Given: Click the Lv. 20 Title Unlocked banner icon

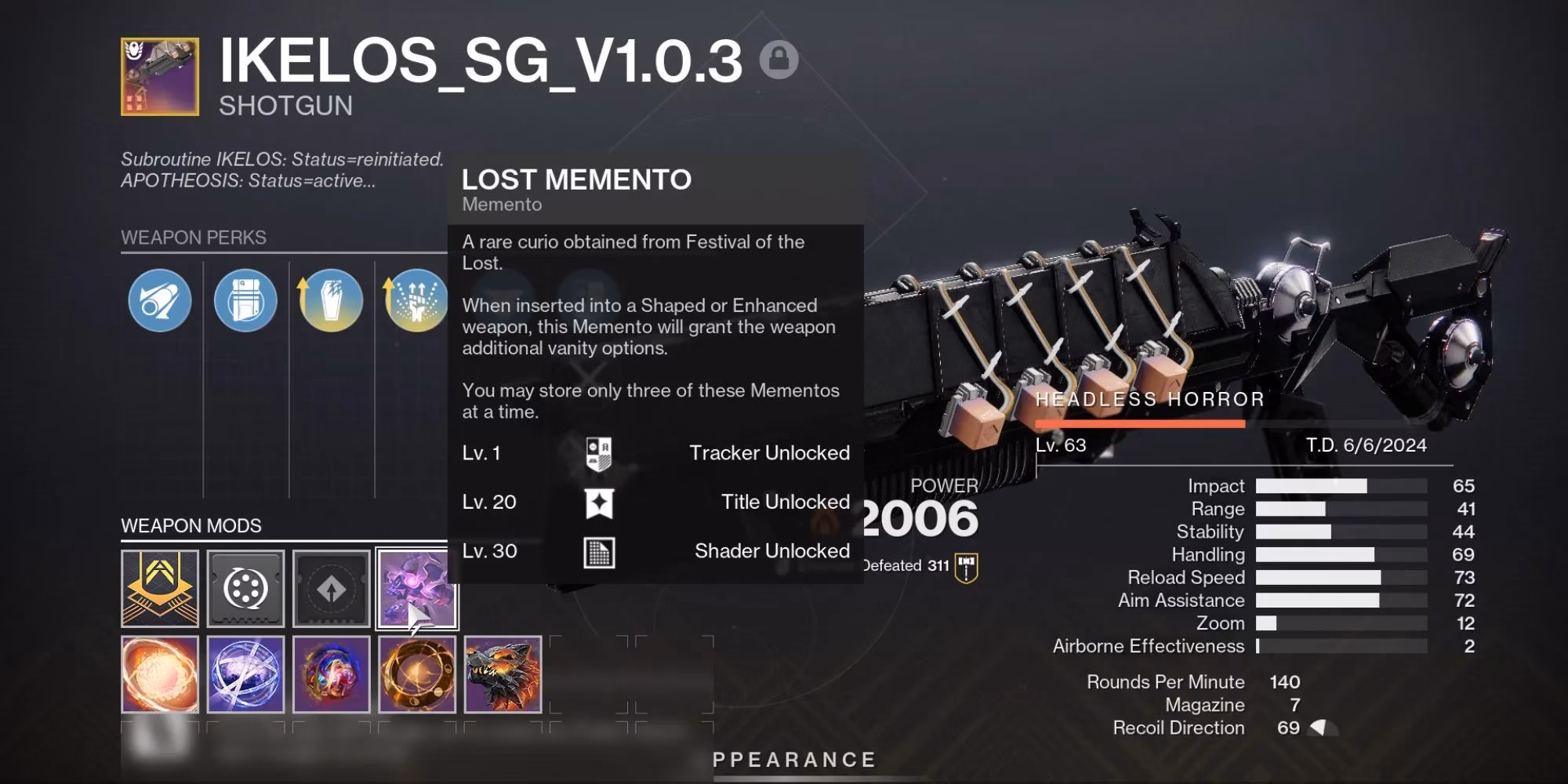Looking at the screenshot, I should pos(597,502).
